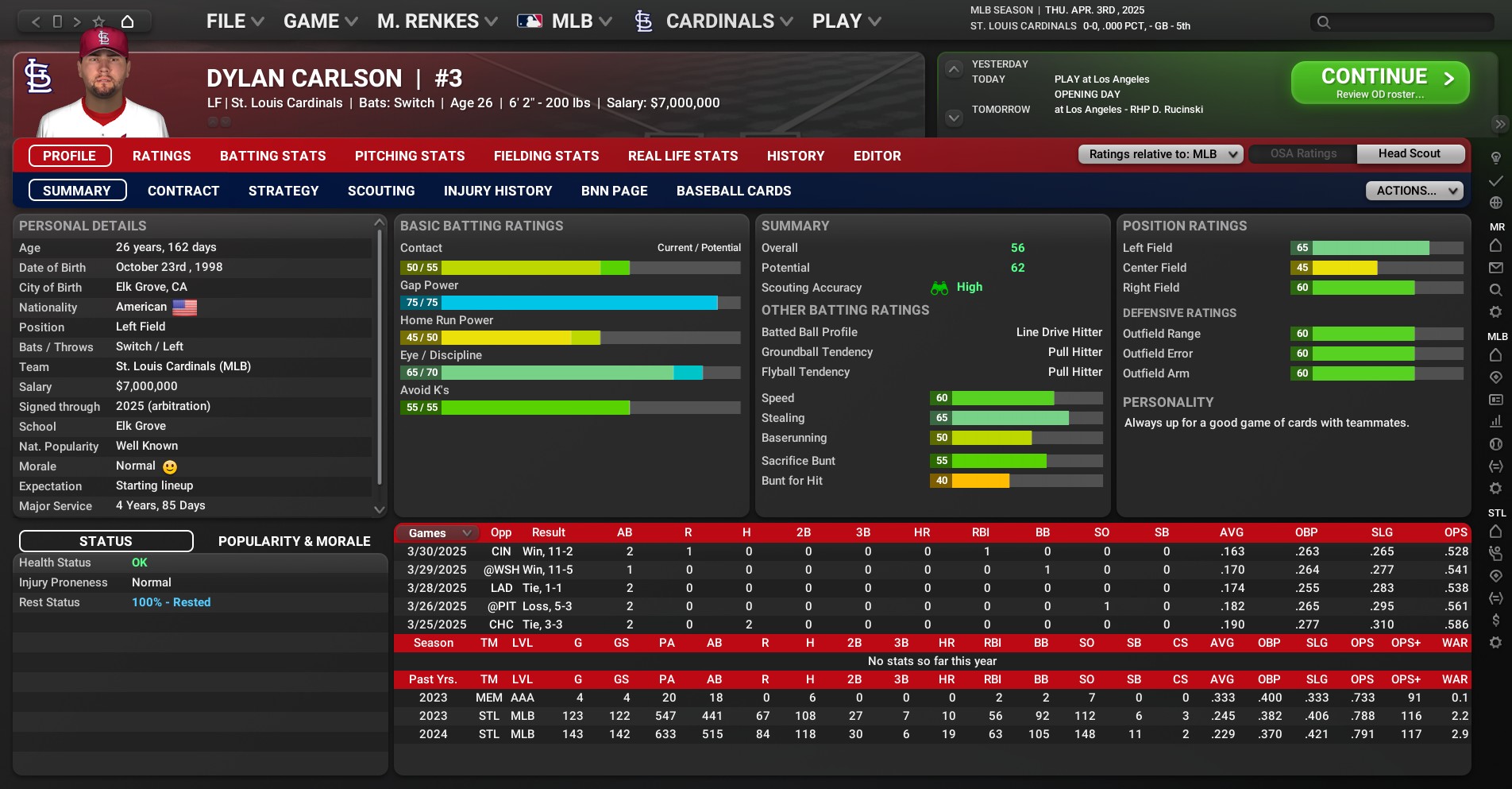Click the green CONTINUE button

[1379, 83]
